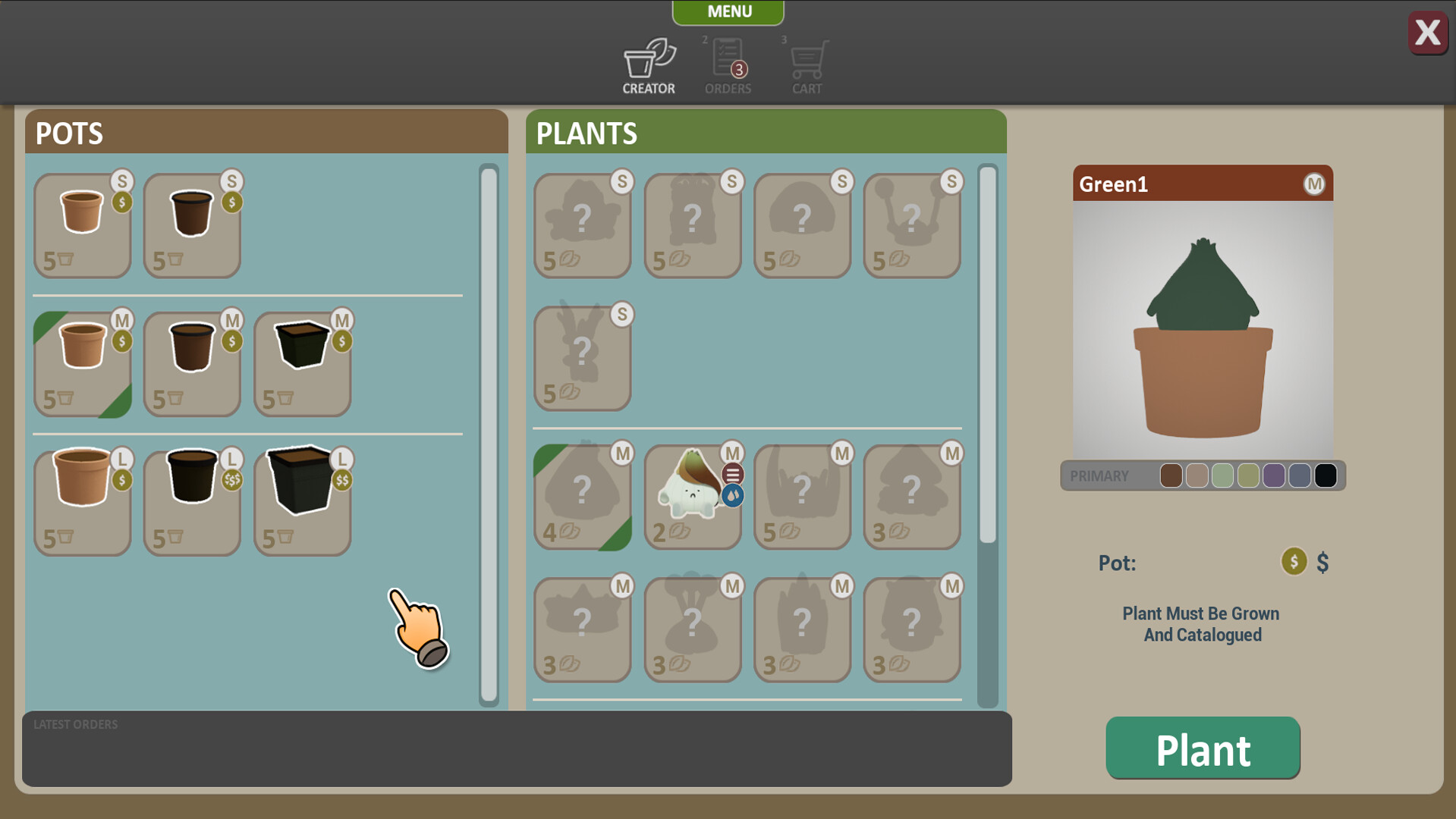Select the medium terracotta pot
The image size is (1456, 819).
click(82, 364)
